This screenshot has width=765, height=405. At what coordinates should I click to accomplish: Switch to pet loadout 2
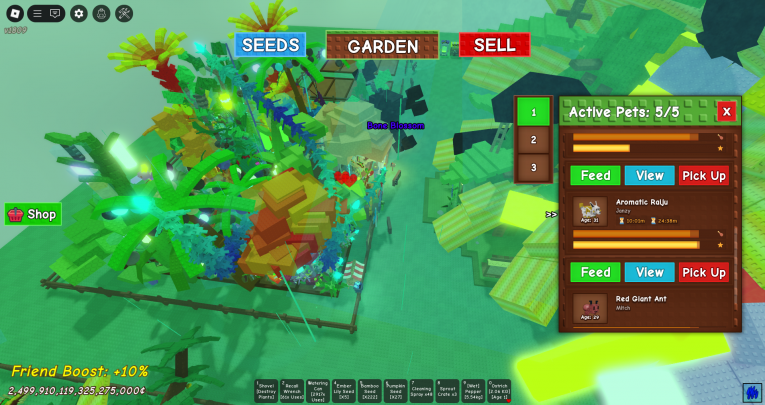(533, 140)
